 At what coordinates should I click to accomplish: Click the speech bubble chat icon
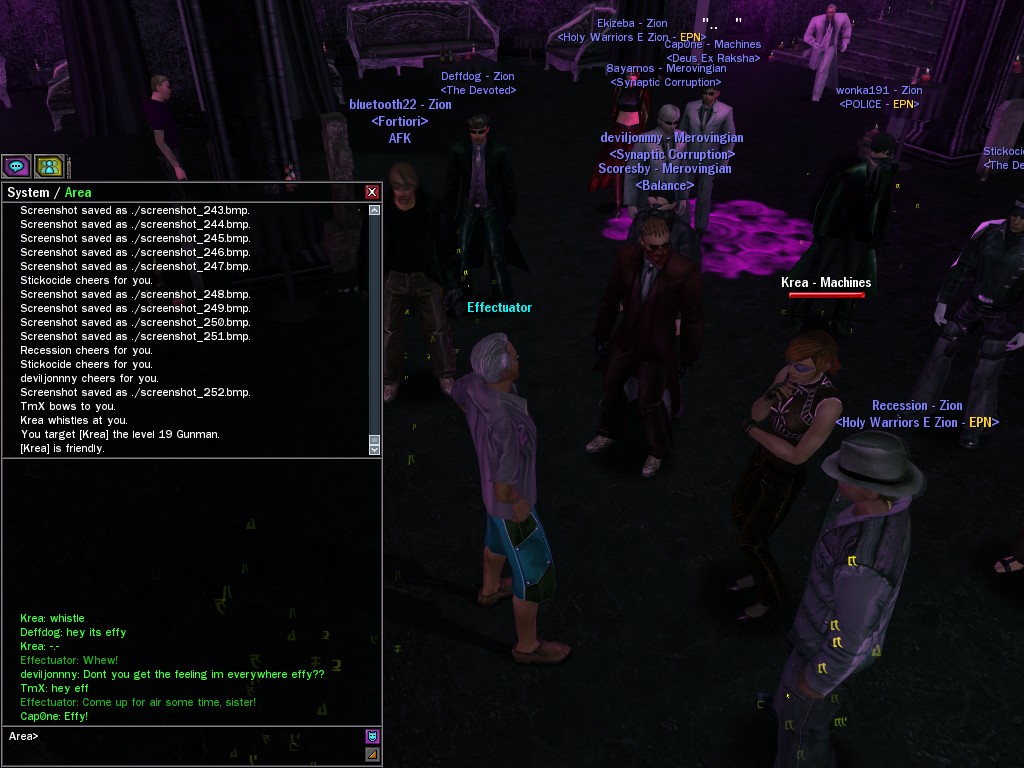pos(16,166)
